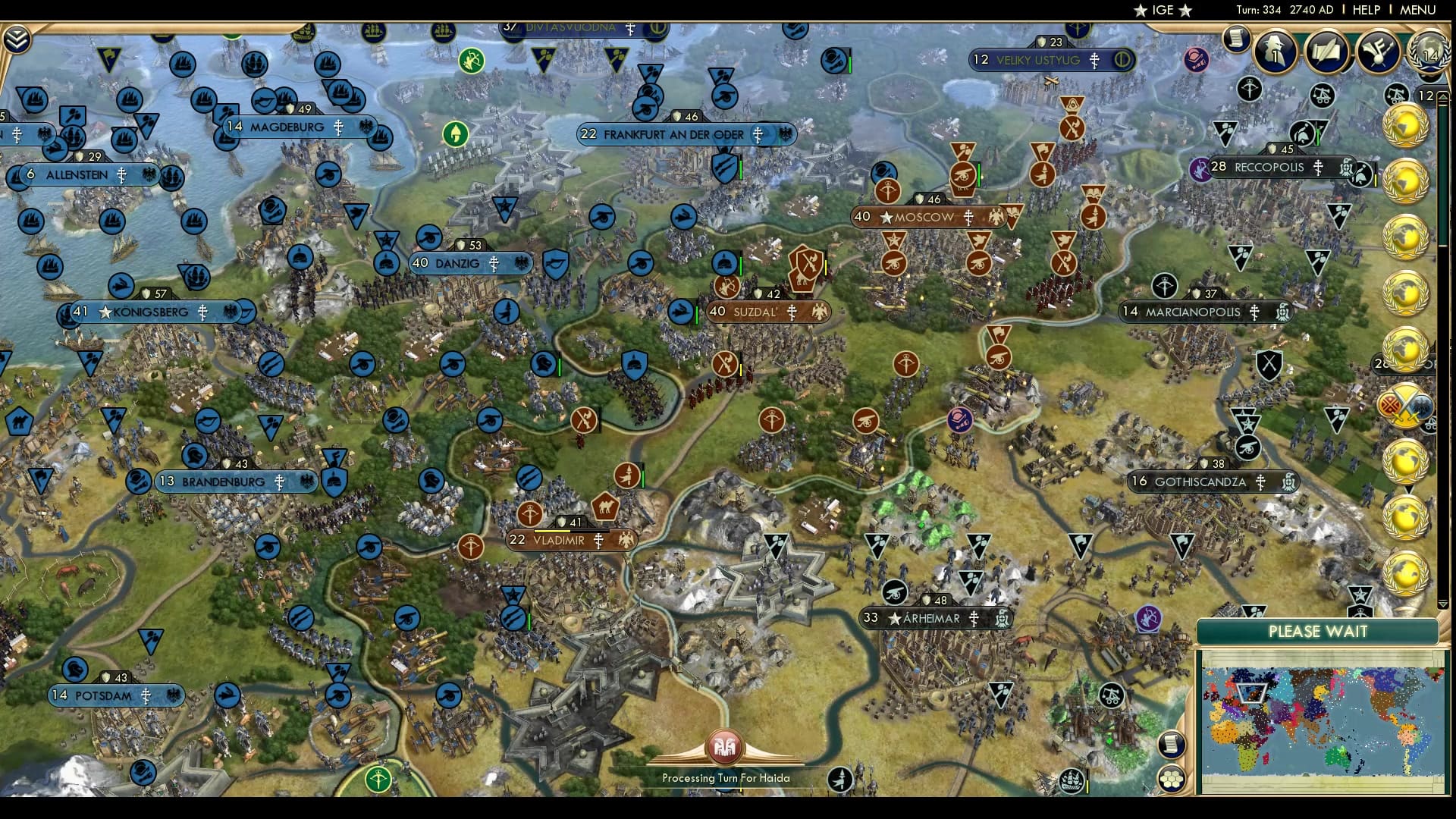Viewport: 1456px width, 819px height.
Task: Open the notification log scroll icon top-right
Action: [x=1238, y=39]
